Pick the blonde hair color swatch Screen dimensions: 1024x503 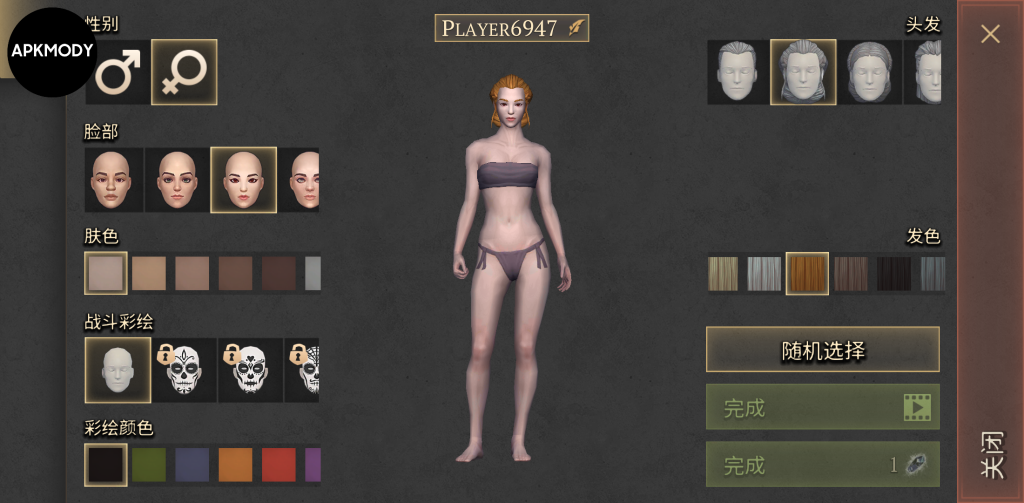(723, 274)
